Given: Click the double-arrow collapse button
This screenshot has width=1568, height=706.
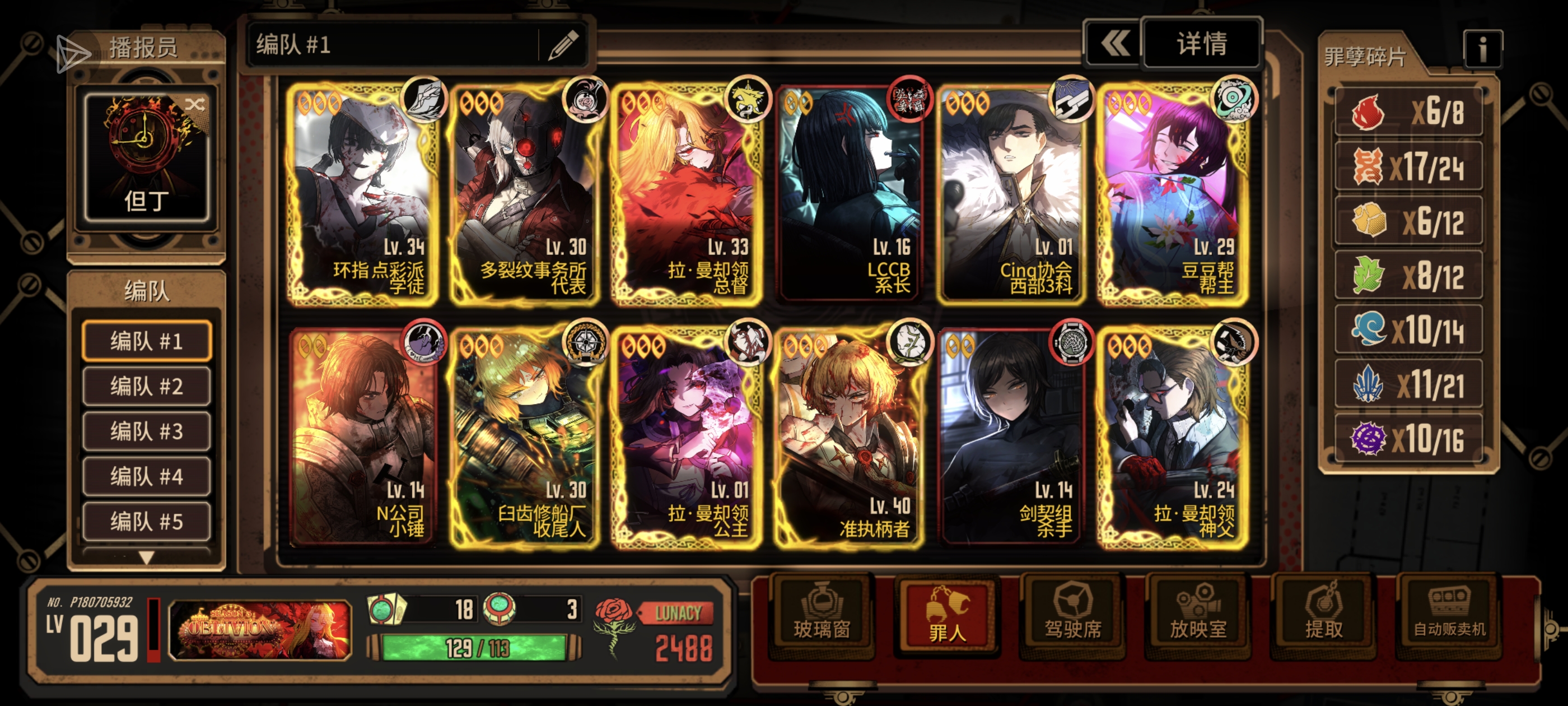Looking at the screenshot, I should click(x=1113, y=44).
